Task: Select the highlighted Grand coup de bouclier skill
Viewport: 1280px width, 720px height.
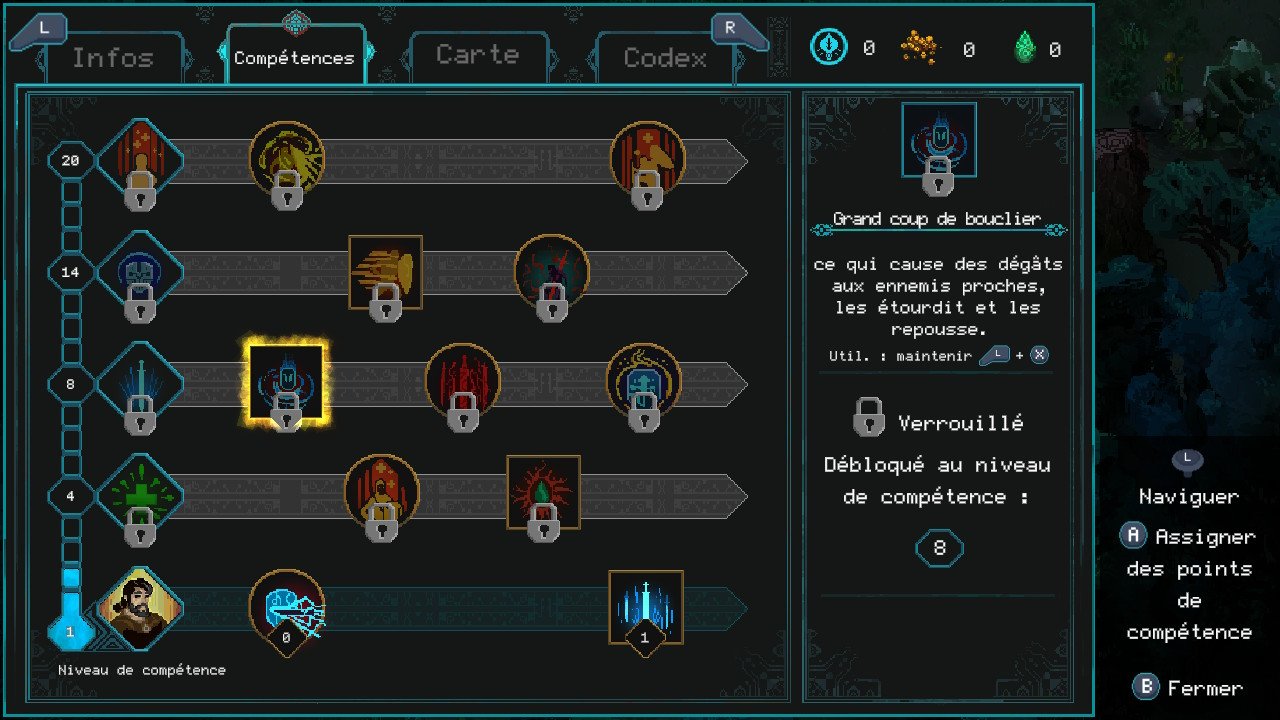Action: [x=287, y=384]
